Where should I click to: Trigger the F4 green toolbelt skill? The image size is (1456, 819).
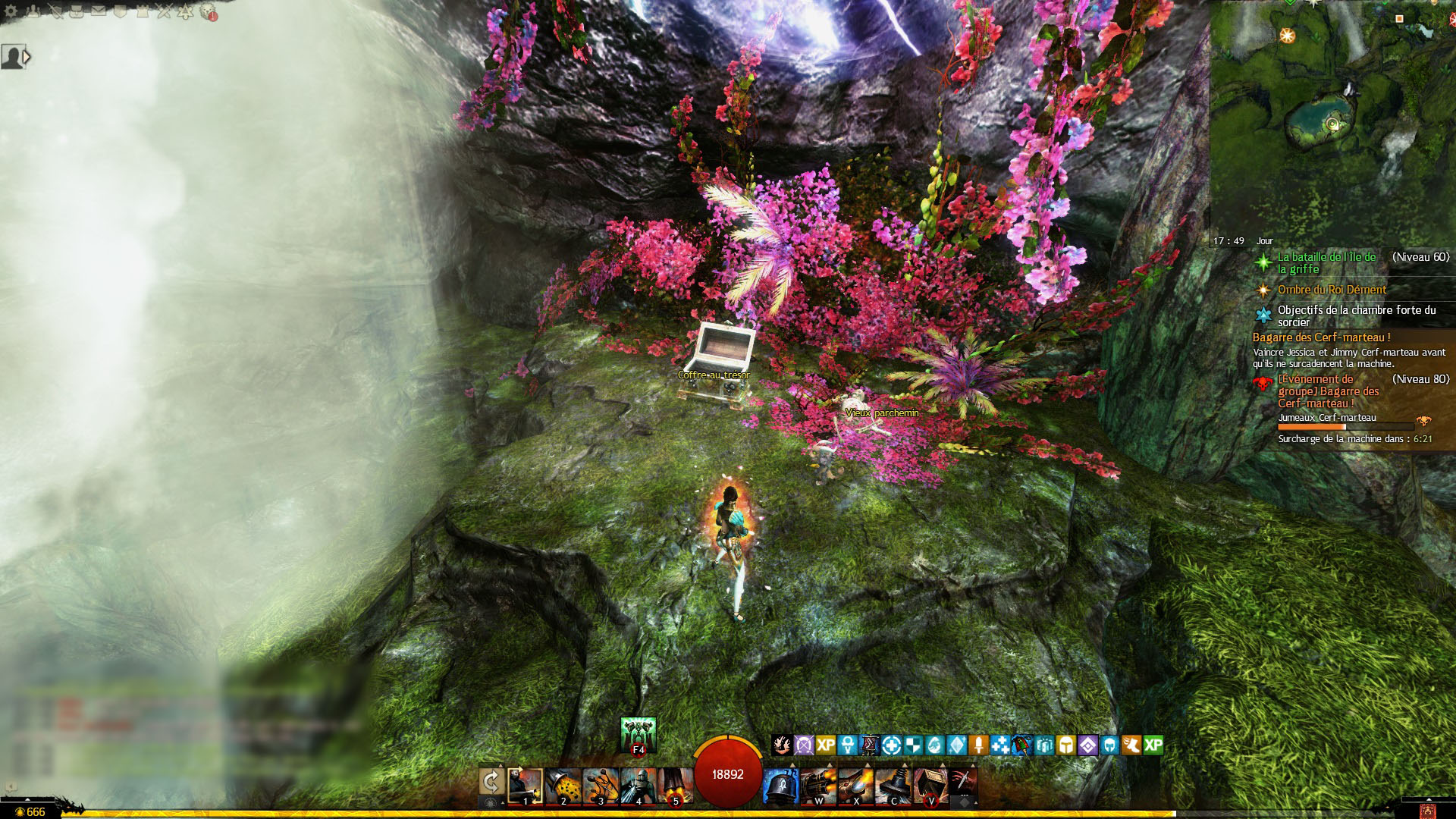[638, 735]
